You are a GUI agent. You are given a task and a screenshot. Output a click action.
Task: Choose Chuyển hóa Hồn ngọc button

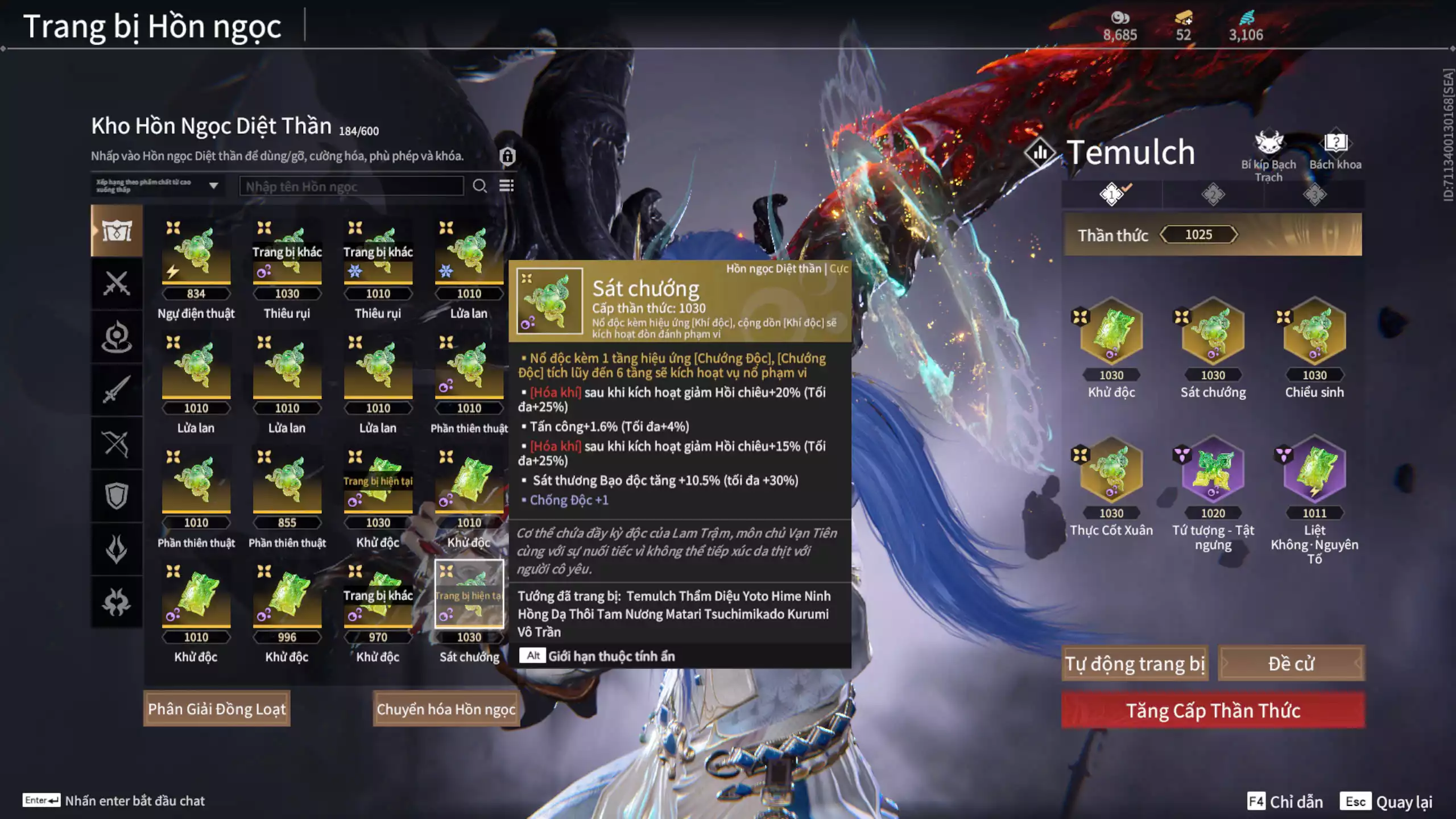click(x=446, y=709)
